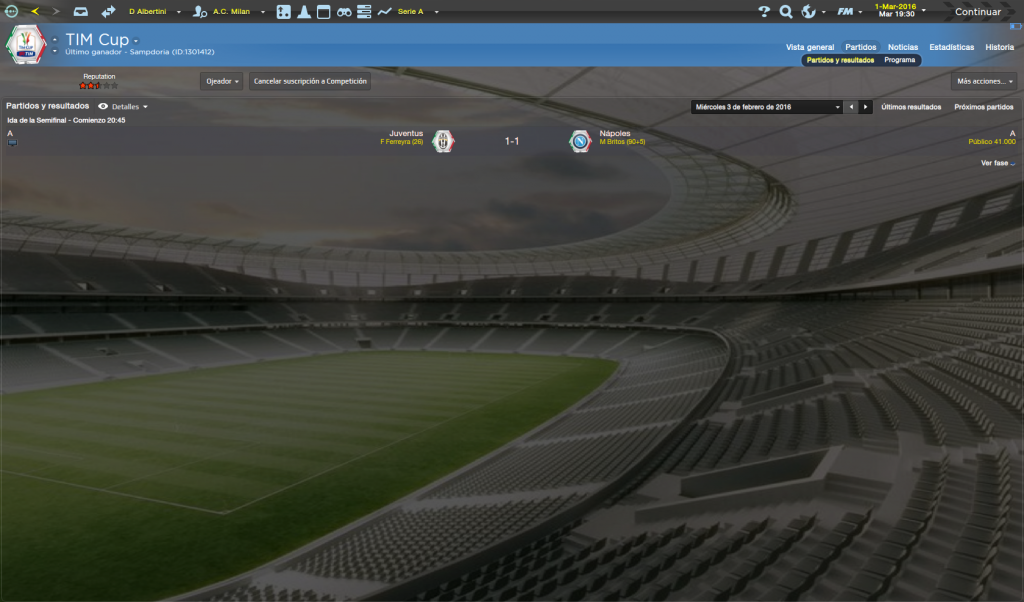The width and height of the screenshot is (1024, 602).
Task: Open the D Albertini manager dropdown
Action: [150, 12]
